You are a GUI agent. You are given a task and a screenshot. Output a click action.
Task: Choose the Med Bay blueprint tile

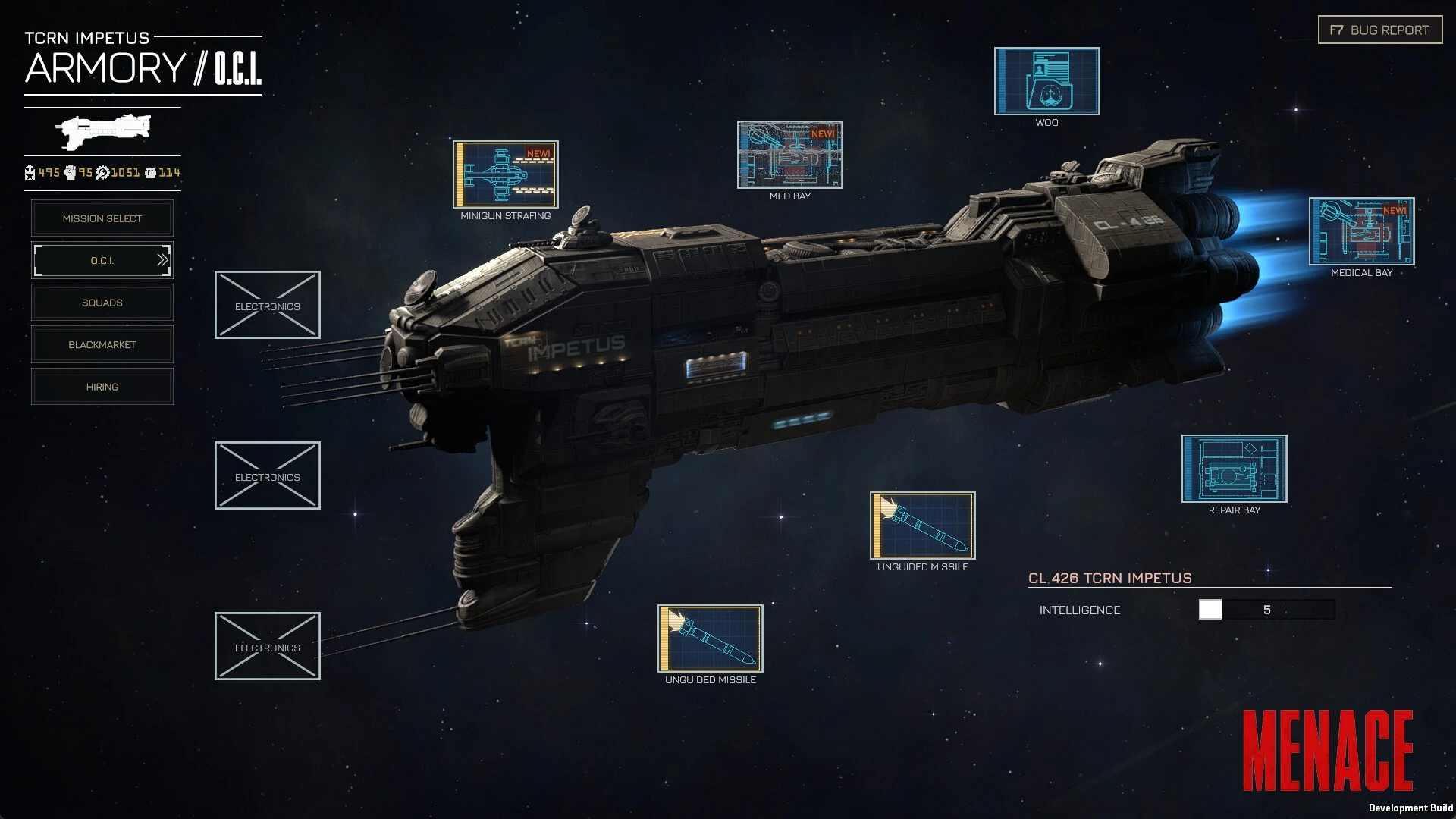coord(789,155)
